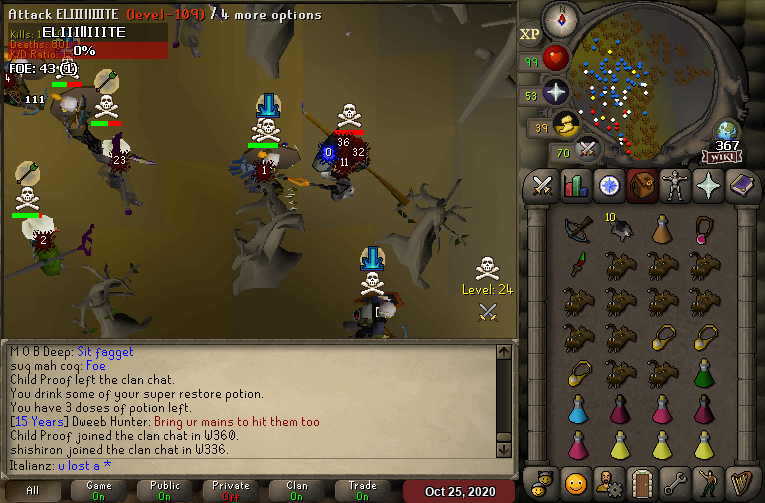Toggle the Clan chat filter
Image resolution: width=765 pixels, height=503 pixels.
pos(297,491)
